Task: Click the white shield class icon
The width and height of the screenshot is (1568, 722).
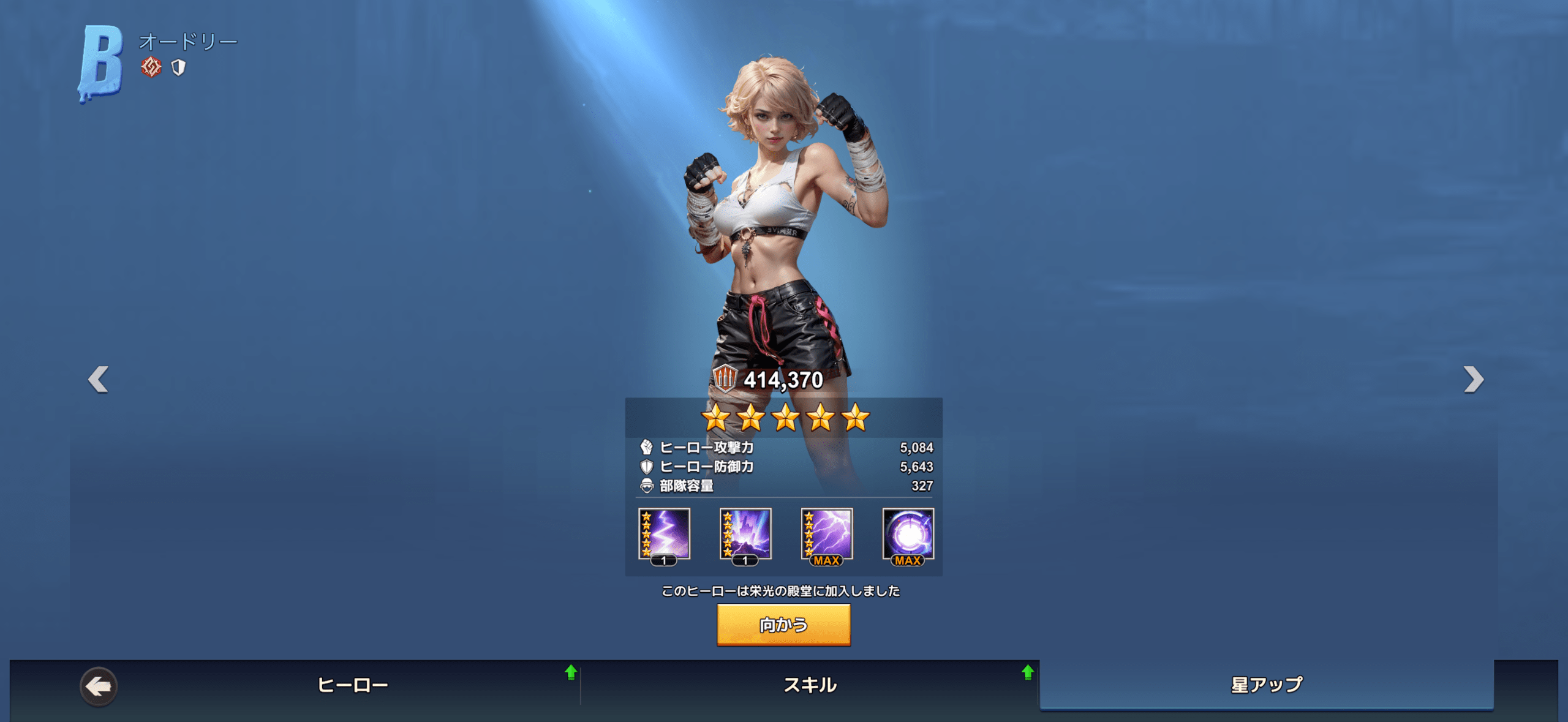Action: click(178, 67)
